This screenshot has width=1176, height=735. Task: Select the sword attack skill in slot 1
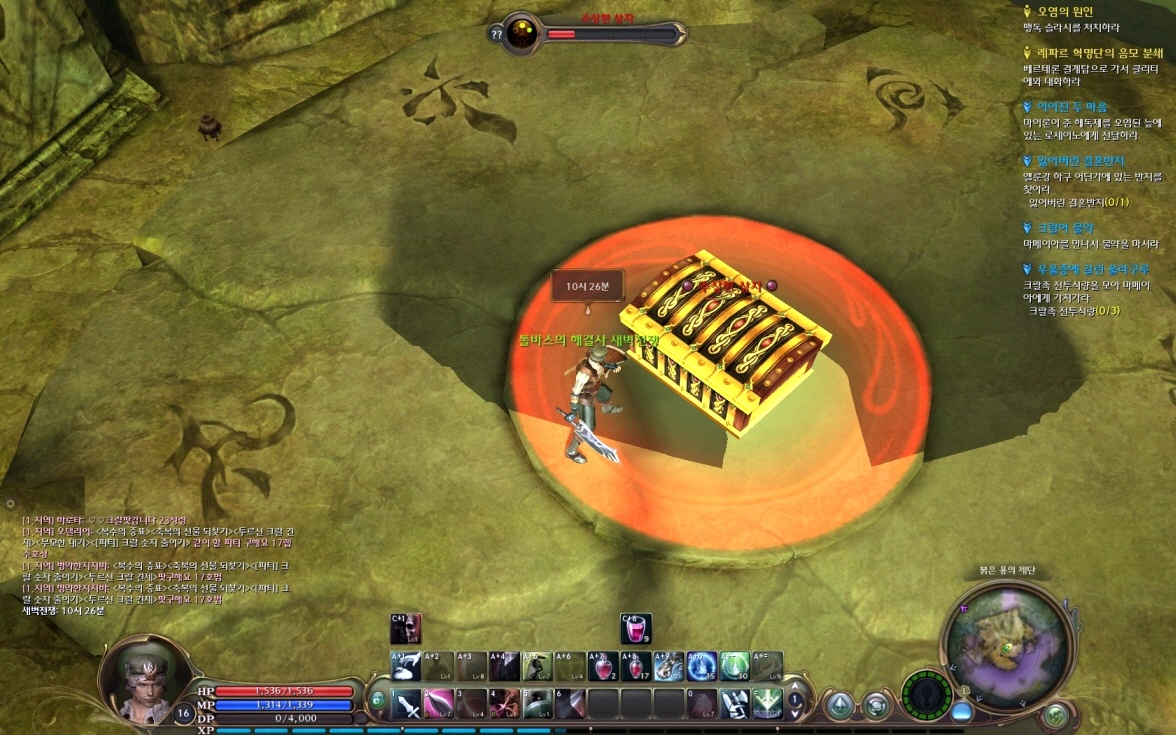[x=407, y=704]
